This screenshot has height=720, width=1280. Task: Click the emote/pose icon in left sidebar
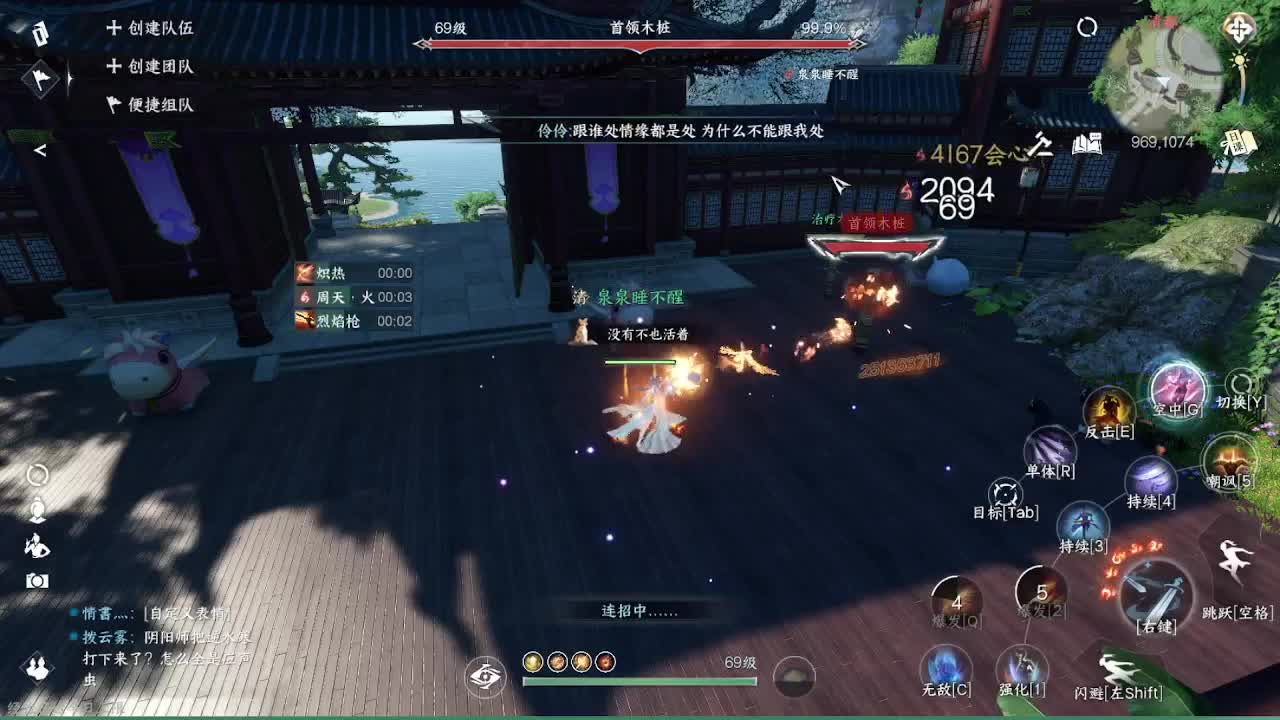(x=35, y=545)
